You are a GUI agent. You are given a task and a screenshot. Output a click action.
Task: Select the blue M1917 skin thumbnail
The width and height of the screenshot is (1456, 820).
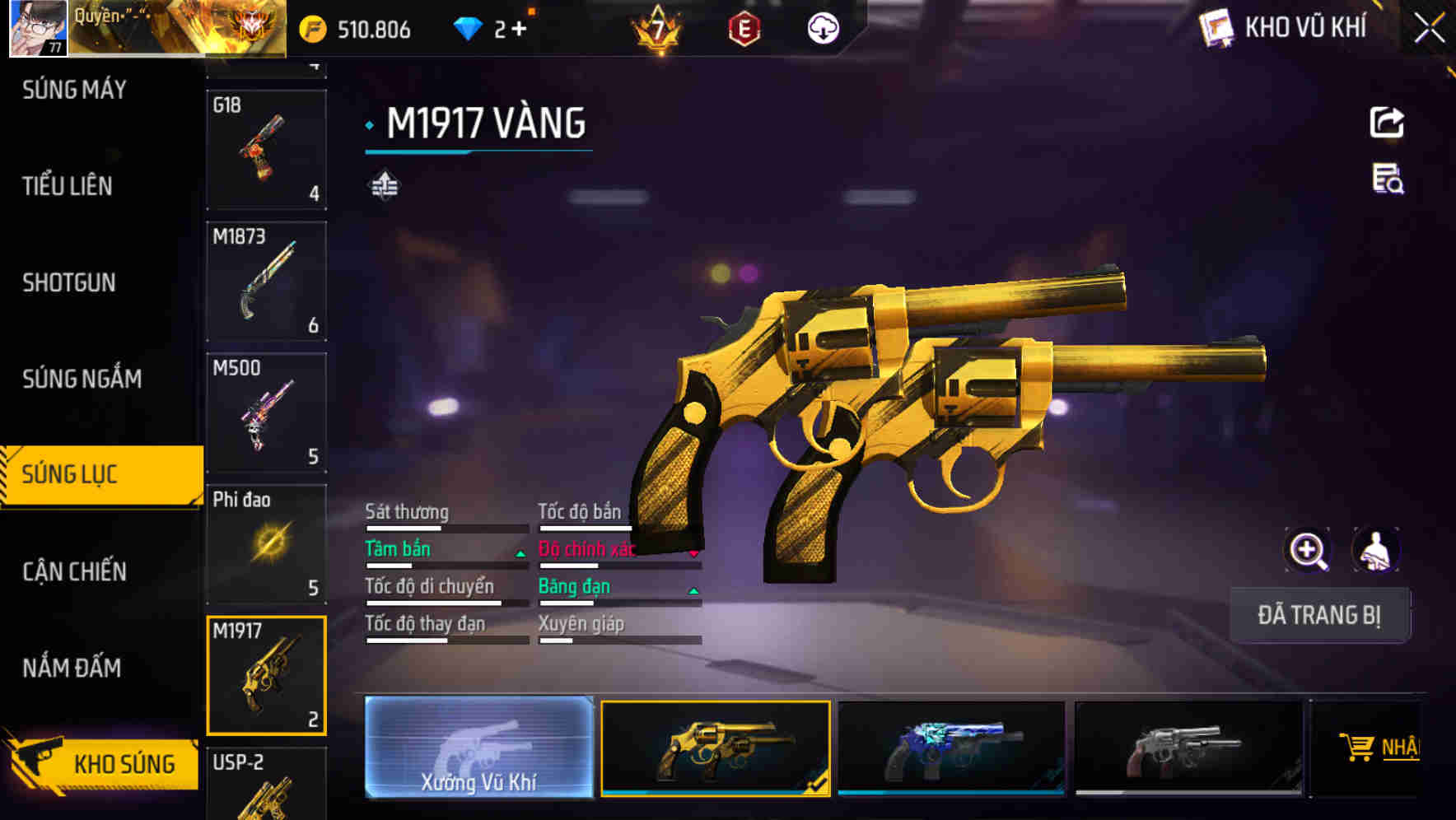tap(951, 747)
